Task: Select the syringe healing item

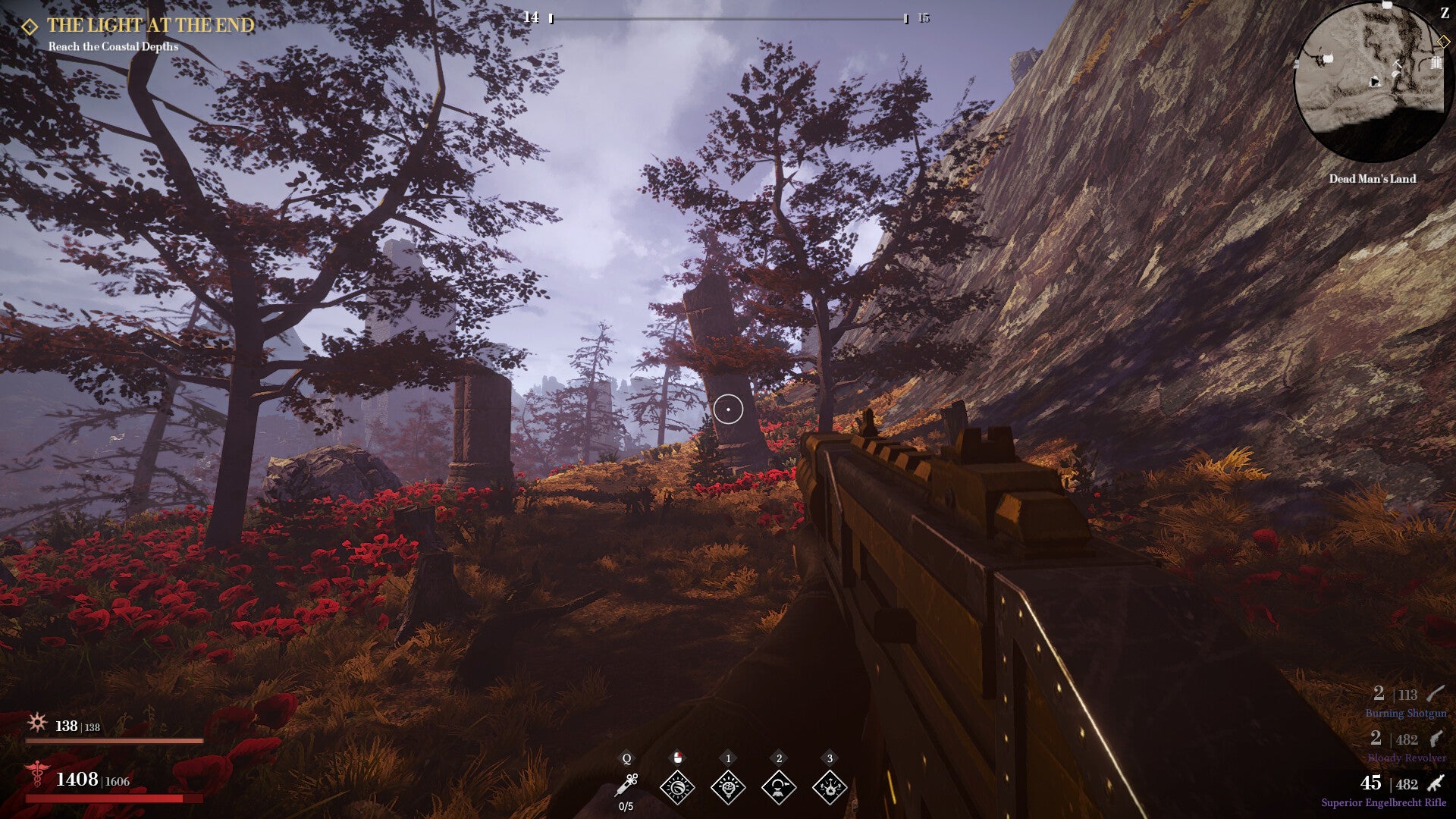Action: tap(626, 785)
